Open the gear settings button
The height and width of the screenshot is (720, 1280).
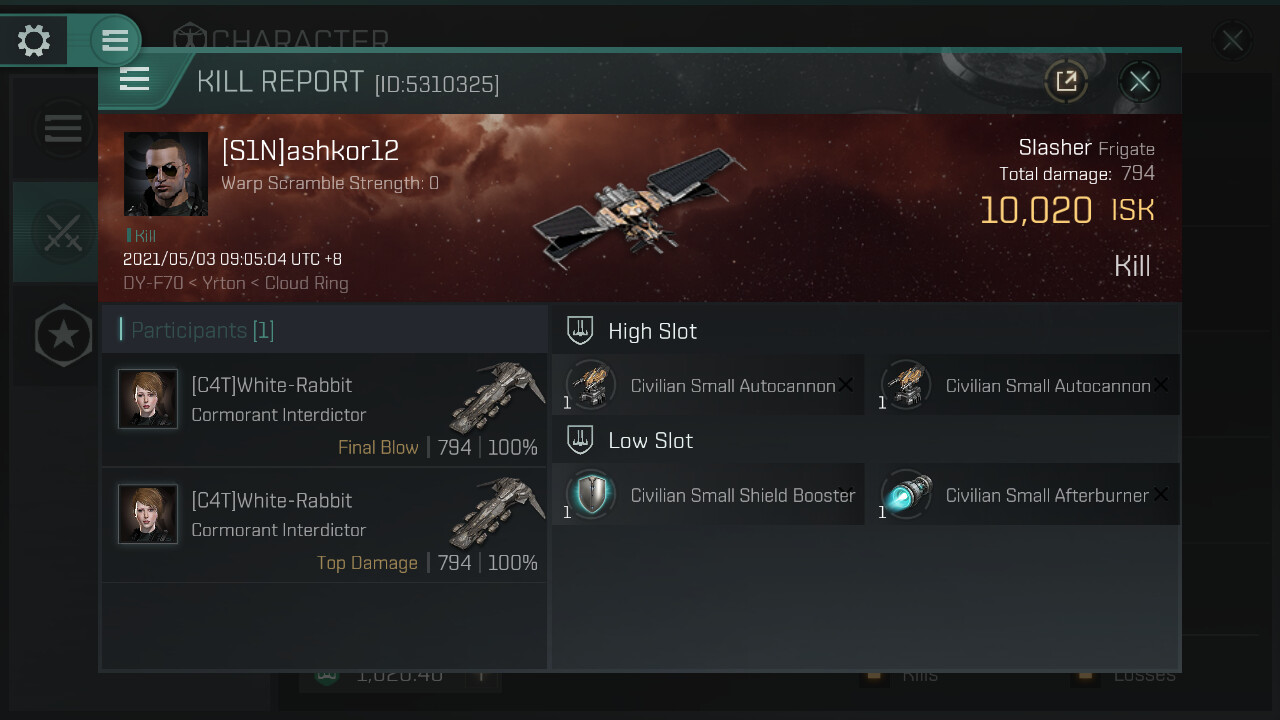click(34, 41)
